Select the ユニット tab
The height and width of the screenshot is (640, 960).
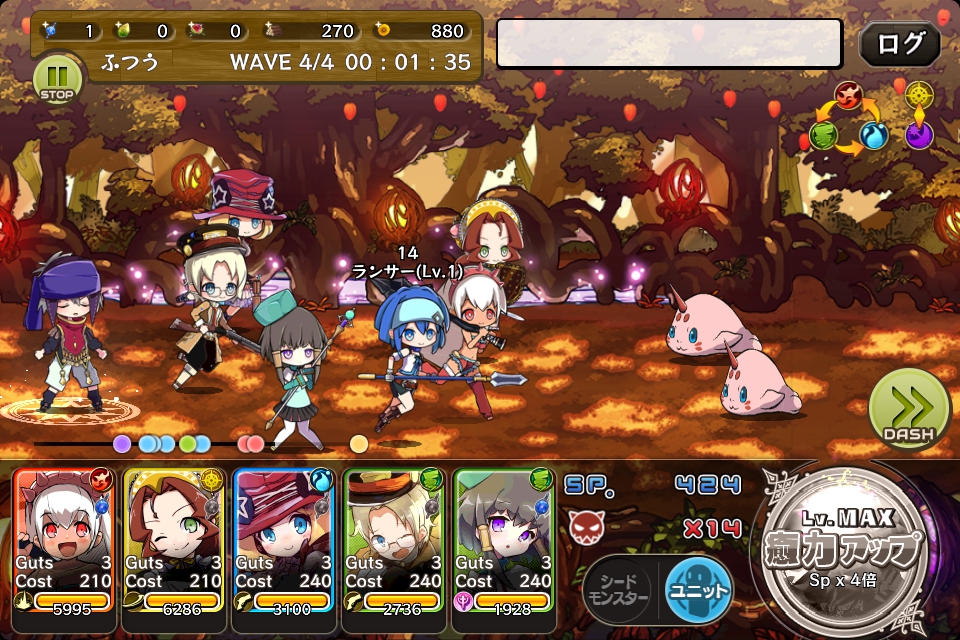[x=697, y=590]
